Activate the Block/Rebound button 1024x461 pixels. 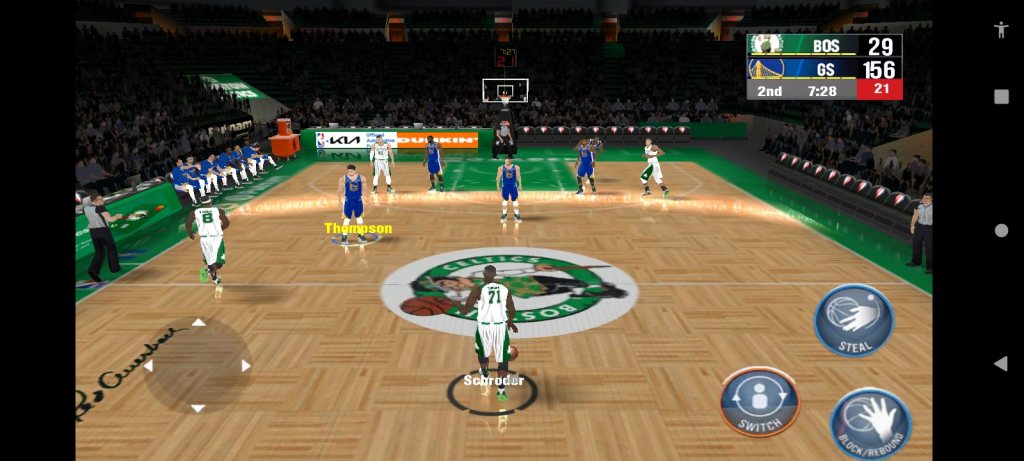(870, 422)
